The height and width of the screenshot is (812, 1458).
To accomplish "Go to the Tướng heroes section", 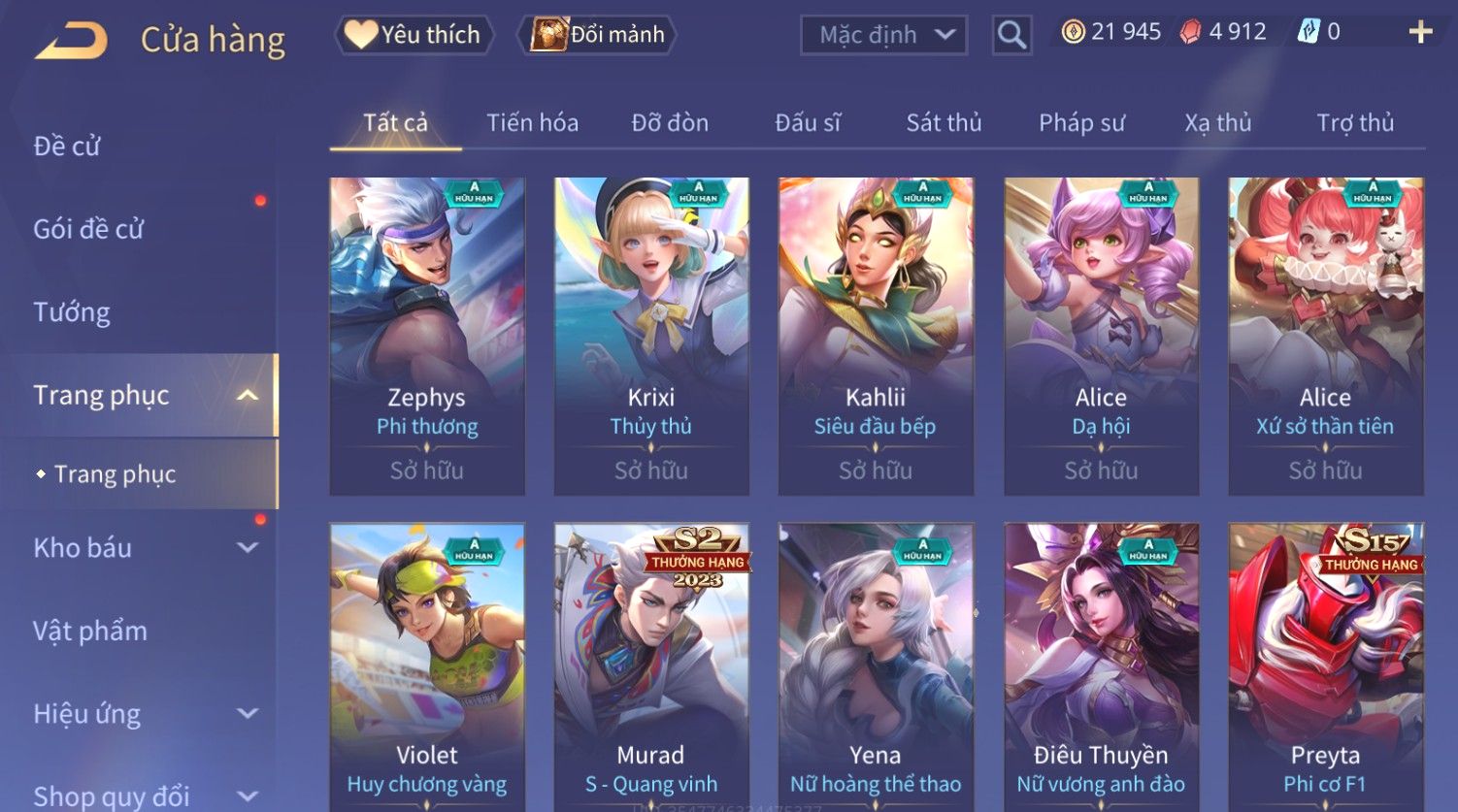I will coord(72,312).
